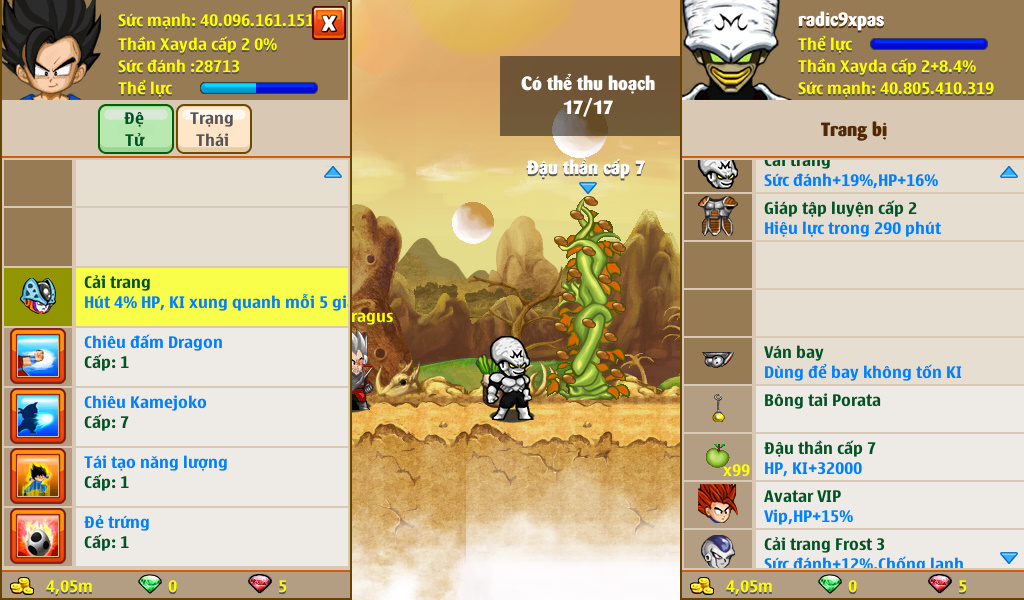Click the equipment list's up arrow
The width and height of the screenshot is (1024, 600).
(x=1008, y=173)
